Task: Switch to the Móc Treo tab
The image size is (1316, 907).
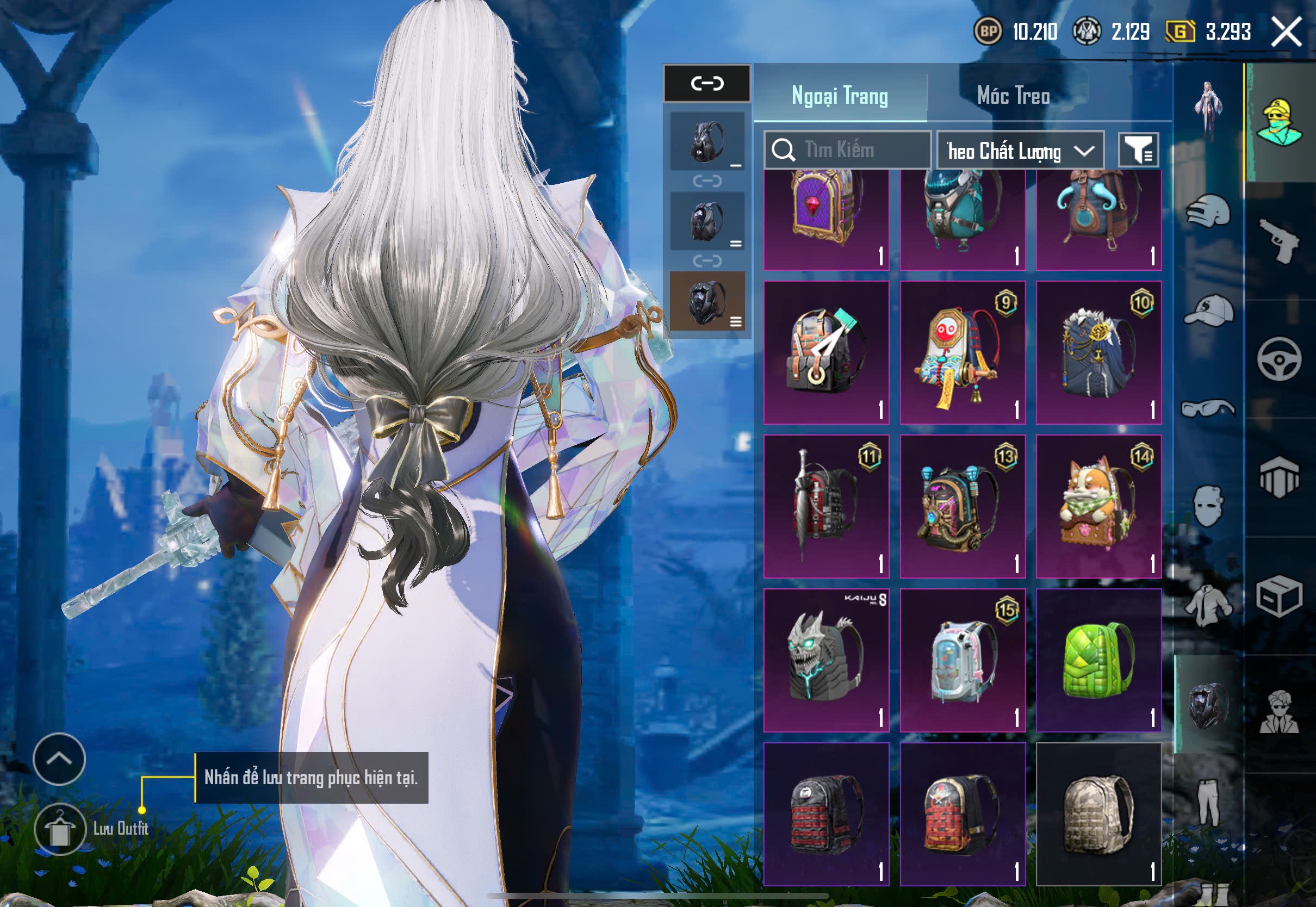Action: (x=1013, y=96)
